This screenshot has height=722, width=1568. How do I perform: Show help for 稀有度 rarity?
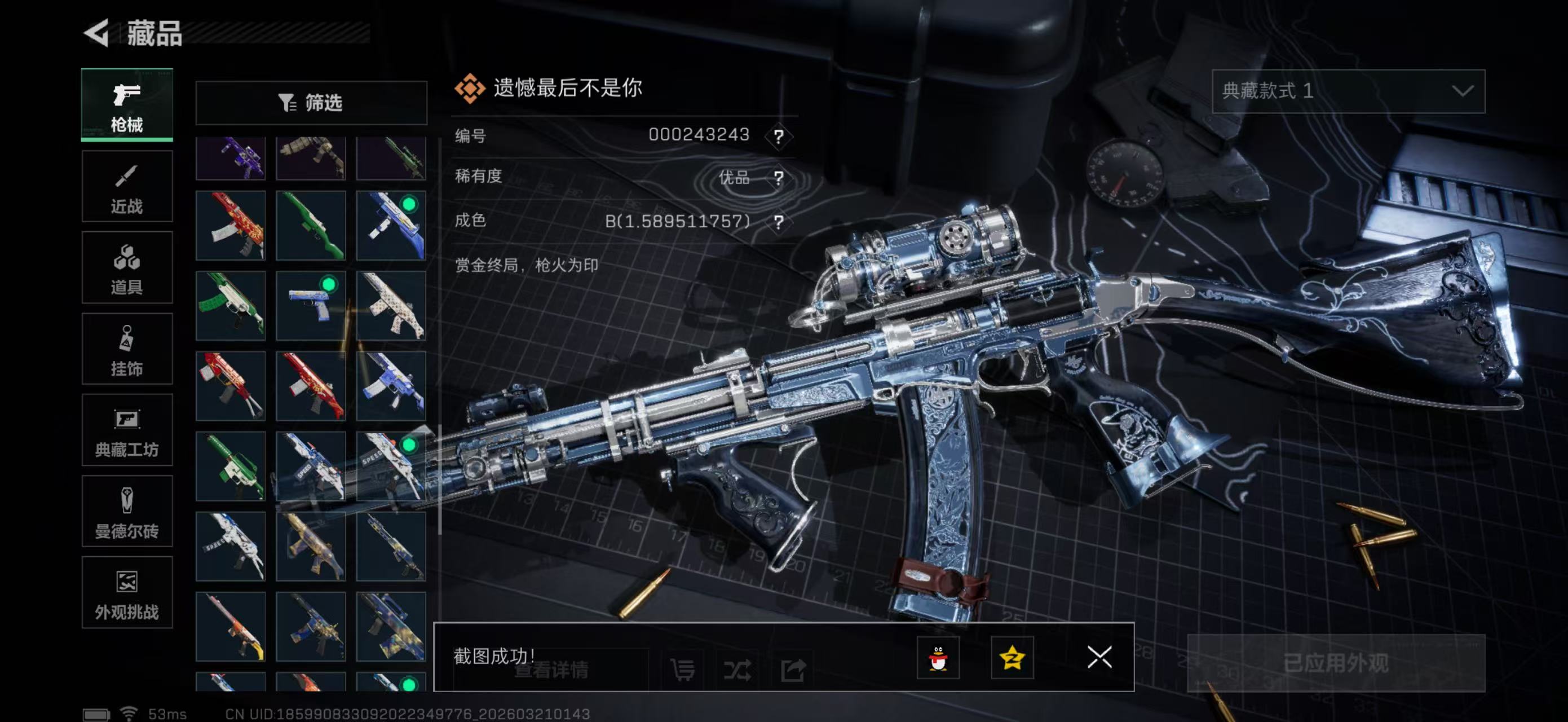[x=778, y=178]
